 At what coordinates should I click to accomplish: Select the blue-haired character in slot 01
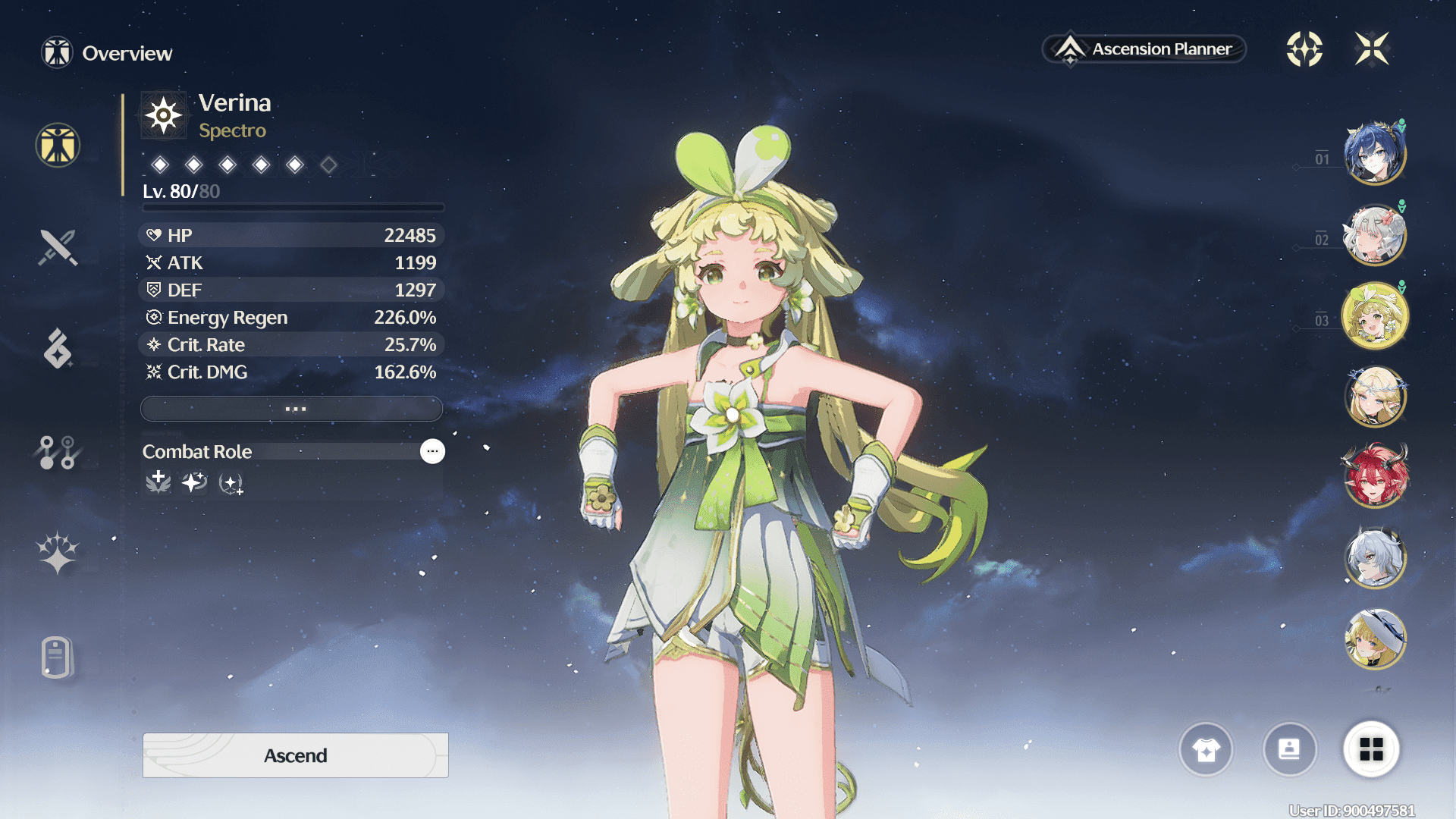pyautogui.click(x=1375, y=154)
